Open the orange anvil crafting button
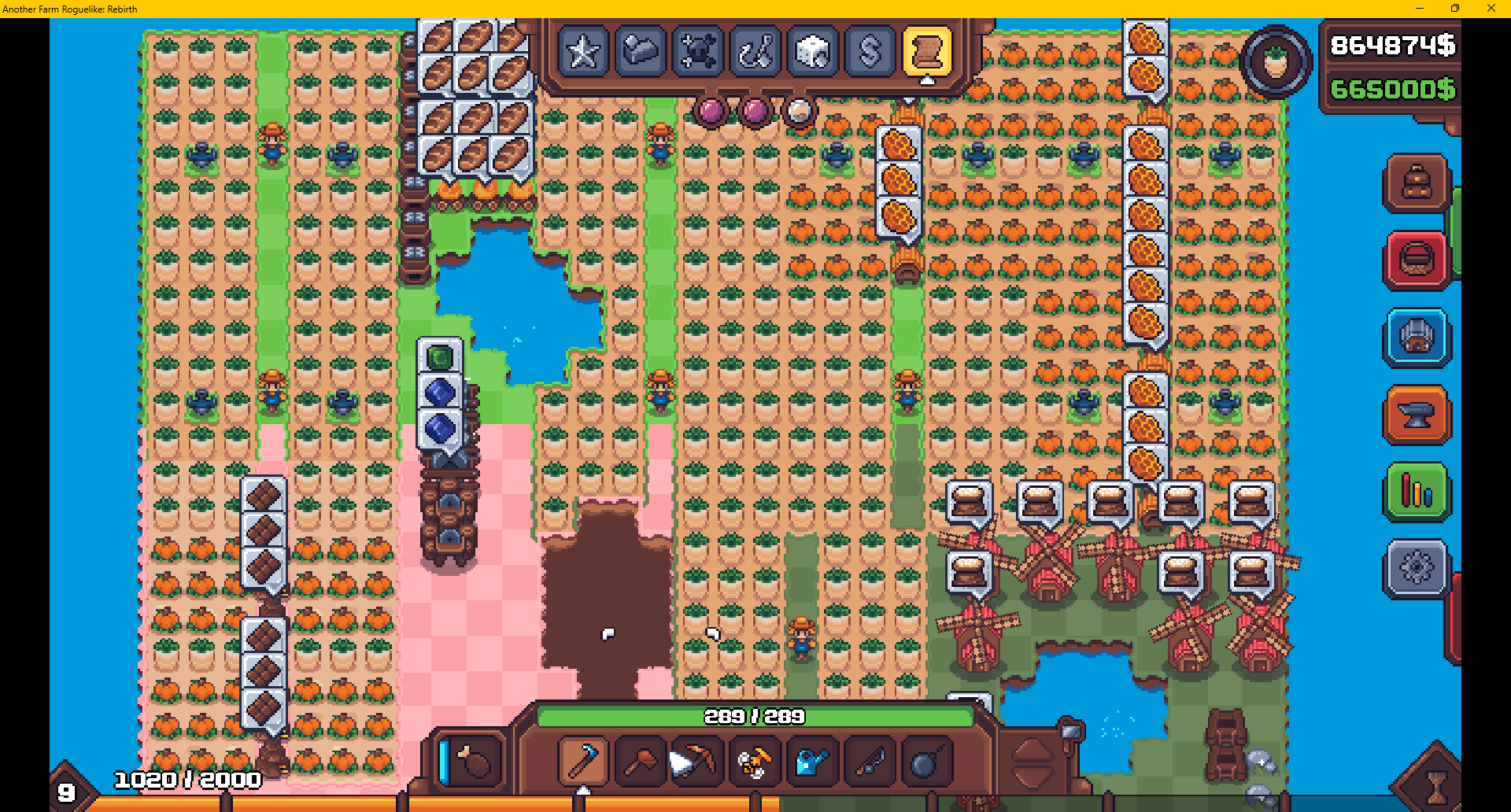Image resolution: width=1511 pixels, height=812 pixels. (x=1417, y=415)
